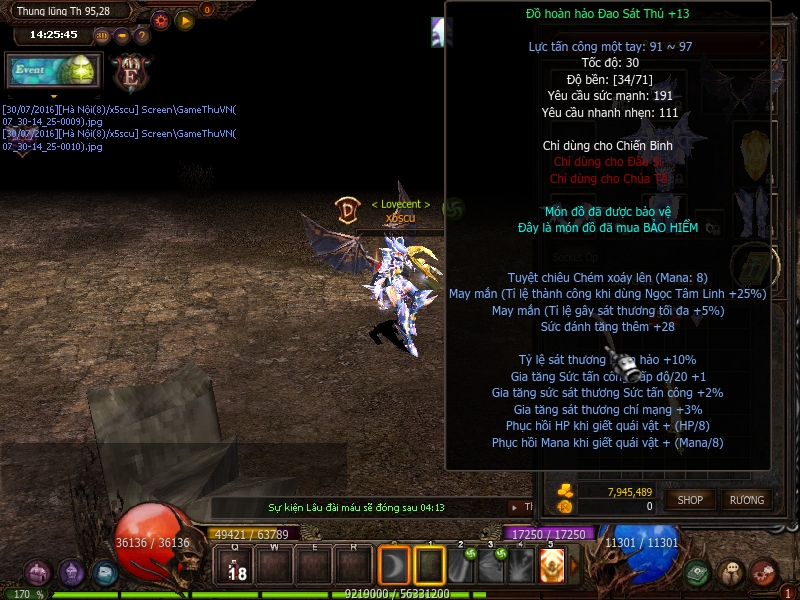Click the orange play arrow button
The width and height of the screenshot is (800, 600).
tap(185, 19)
